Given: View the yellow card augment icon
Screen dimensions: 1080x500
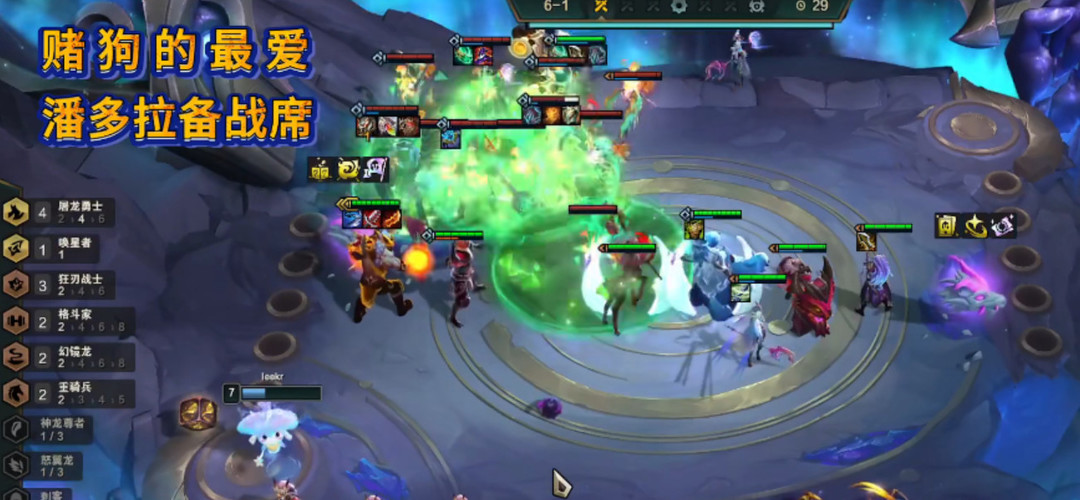Looking at the screenshot, I should click(946, 226).
